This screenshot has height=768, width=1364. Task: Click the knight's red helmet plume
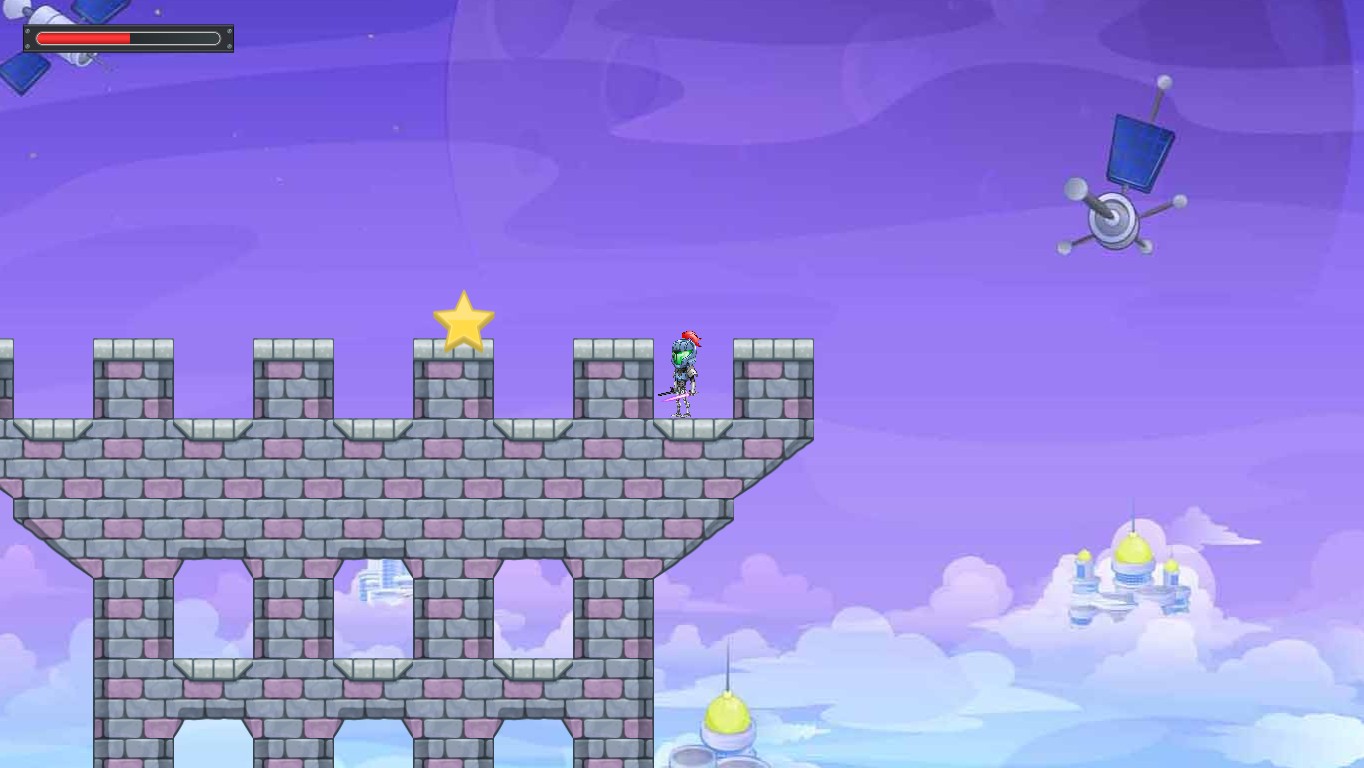pyautogui.click(x=690, y=337)
